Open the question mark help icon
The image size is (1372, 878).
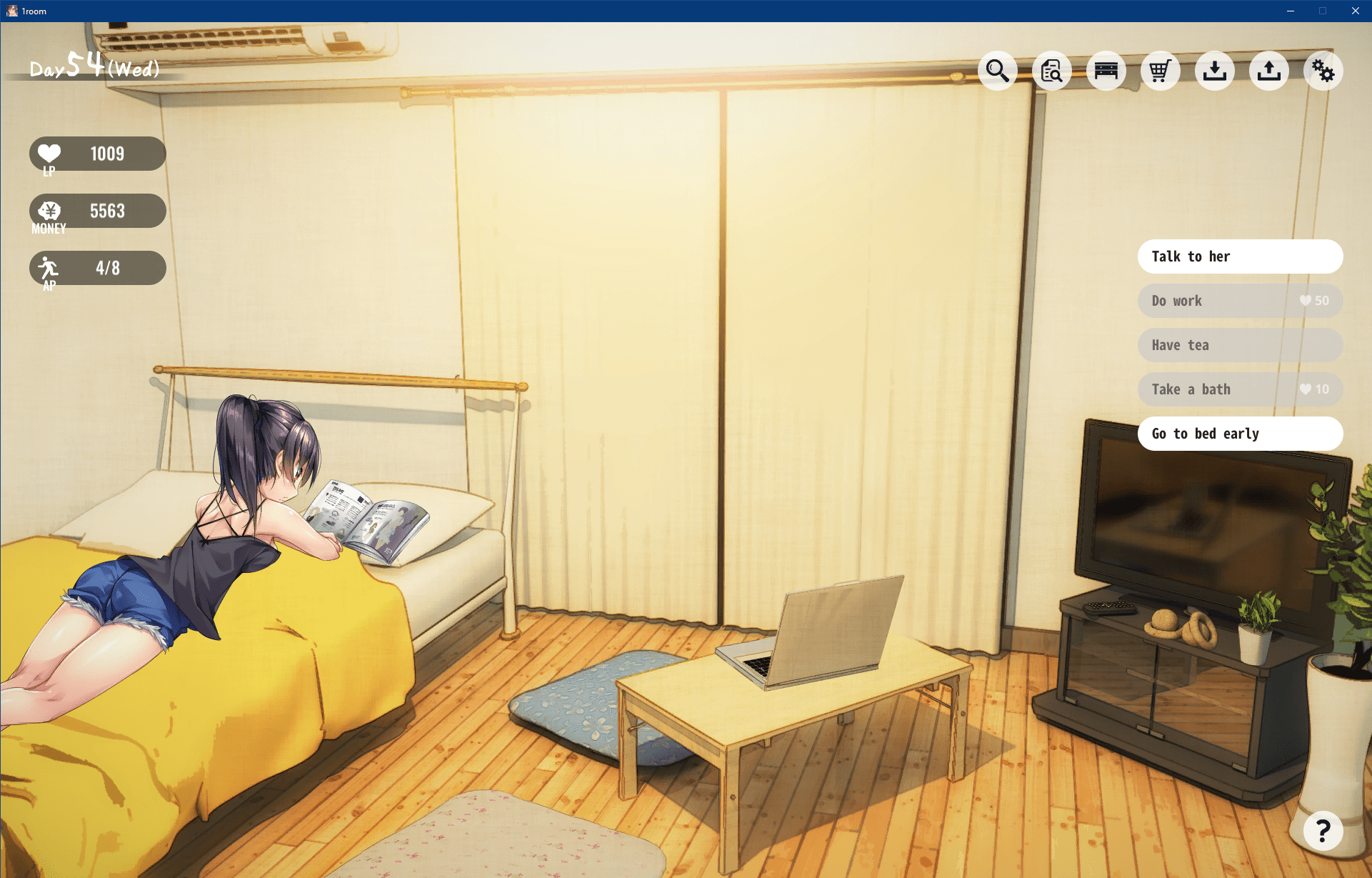click(1323, 831)
